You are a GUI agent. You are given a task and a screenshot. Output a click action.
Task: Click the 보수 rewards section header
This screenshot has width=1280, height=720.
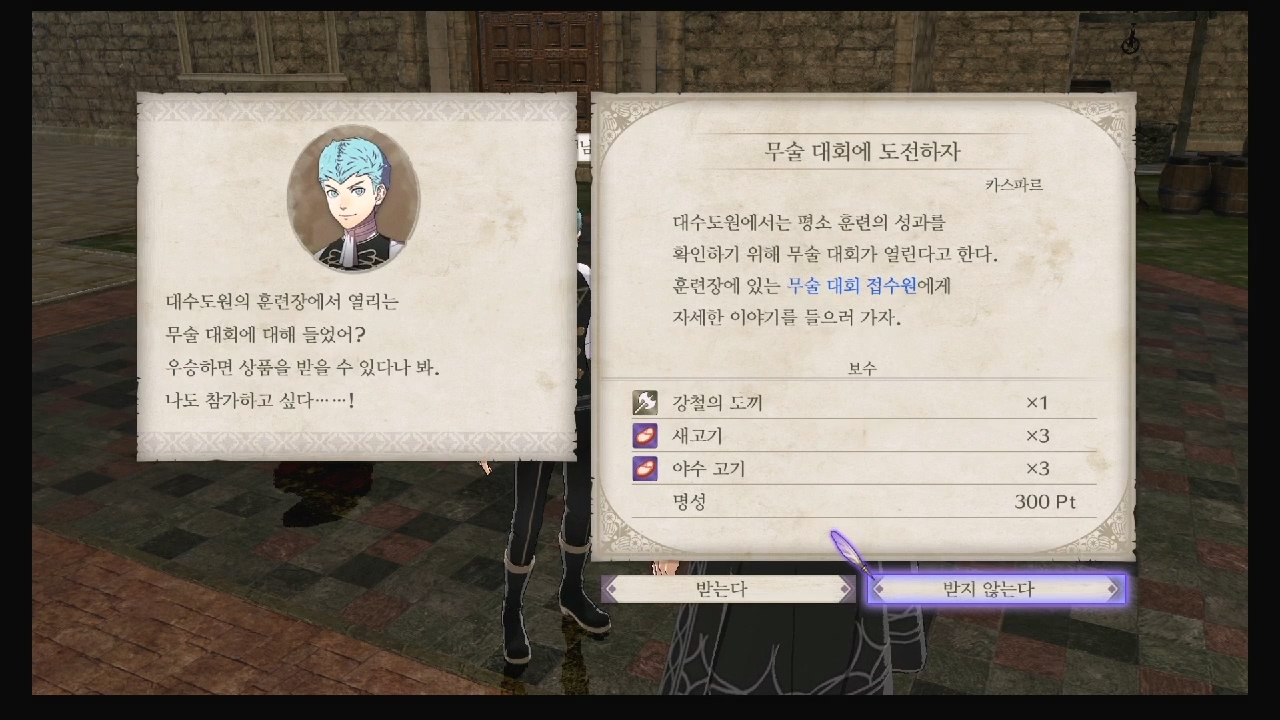tap(861, 369)
